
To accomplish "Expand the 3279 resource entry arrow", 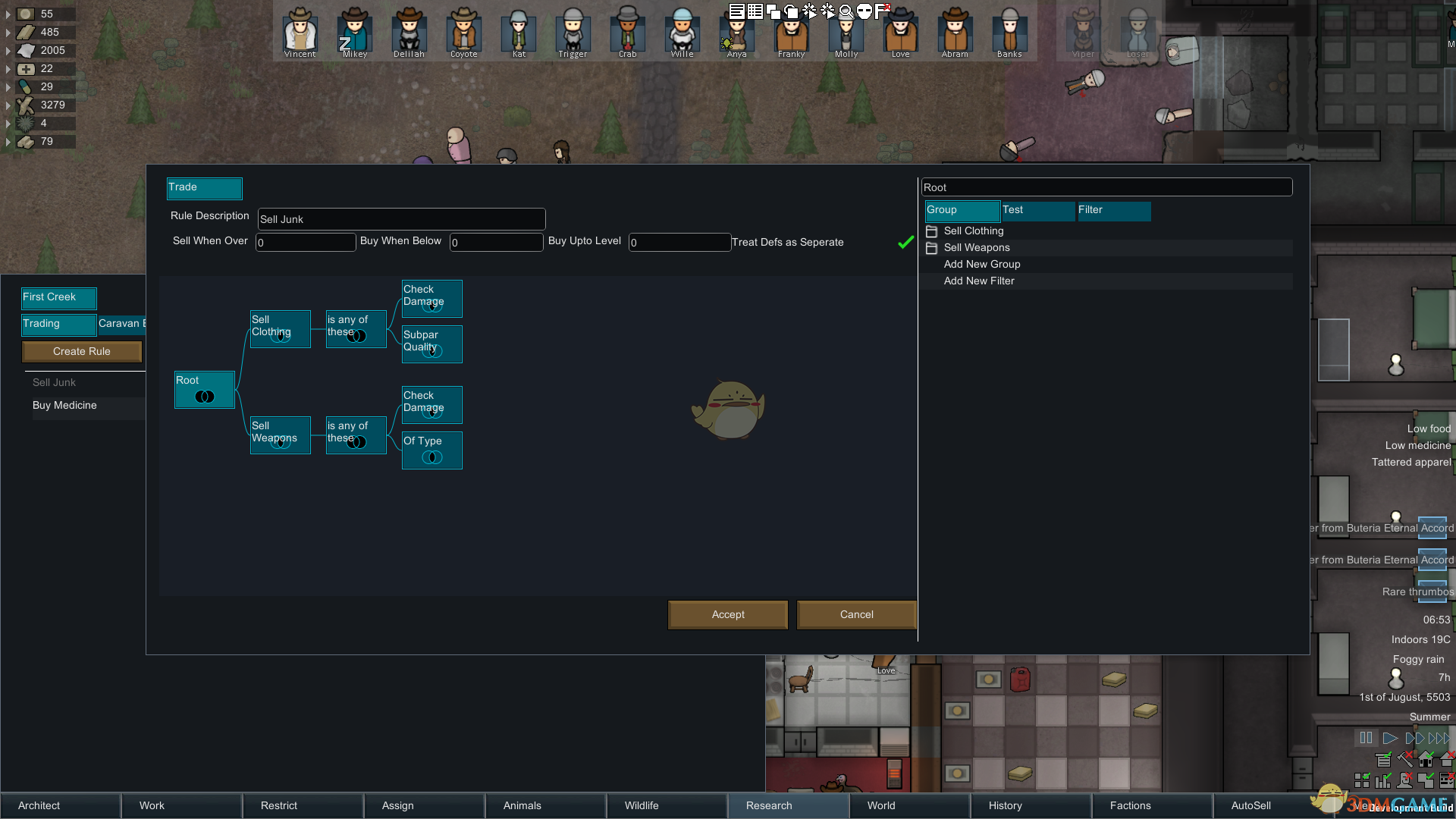I will tap(8, 105).
